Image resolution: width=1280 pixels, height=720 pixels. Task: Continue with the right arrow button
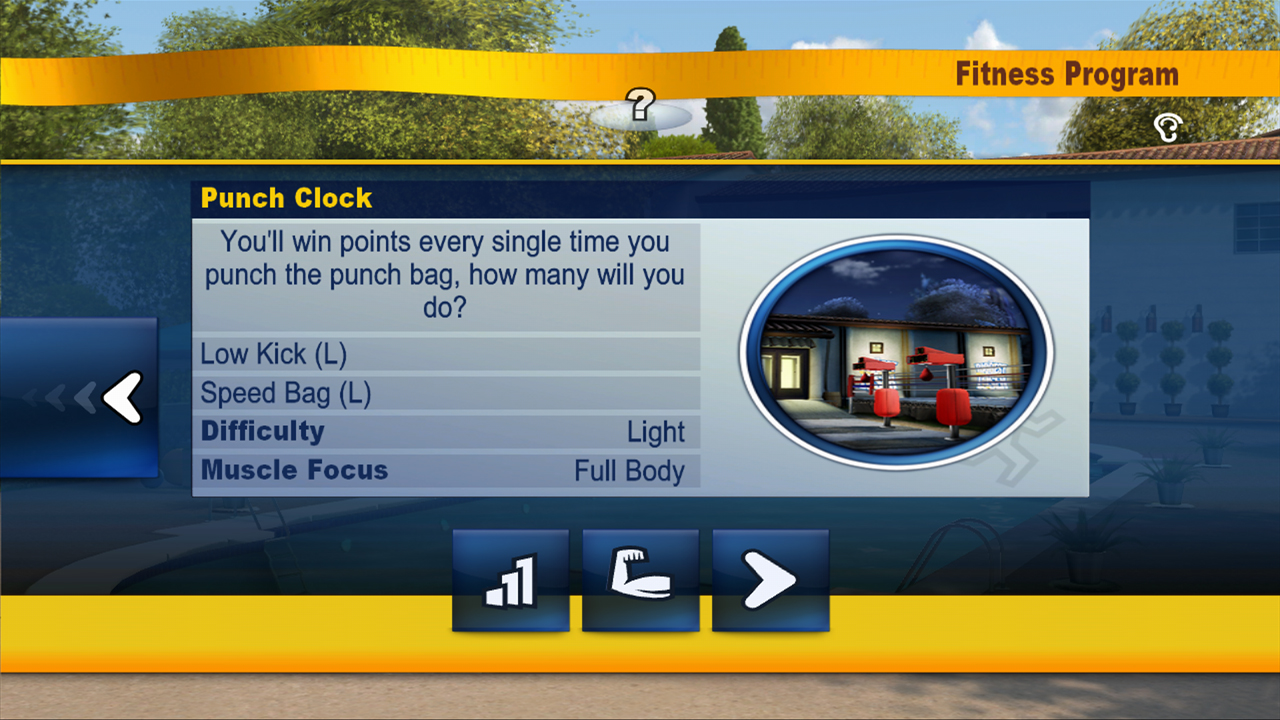(770, 580)
